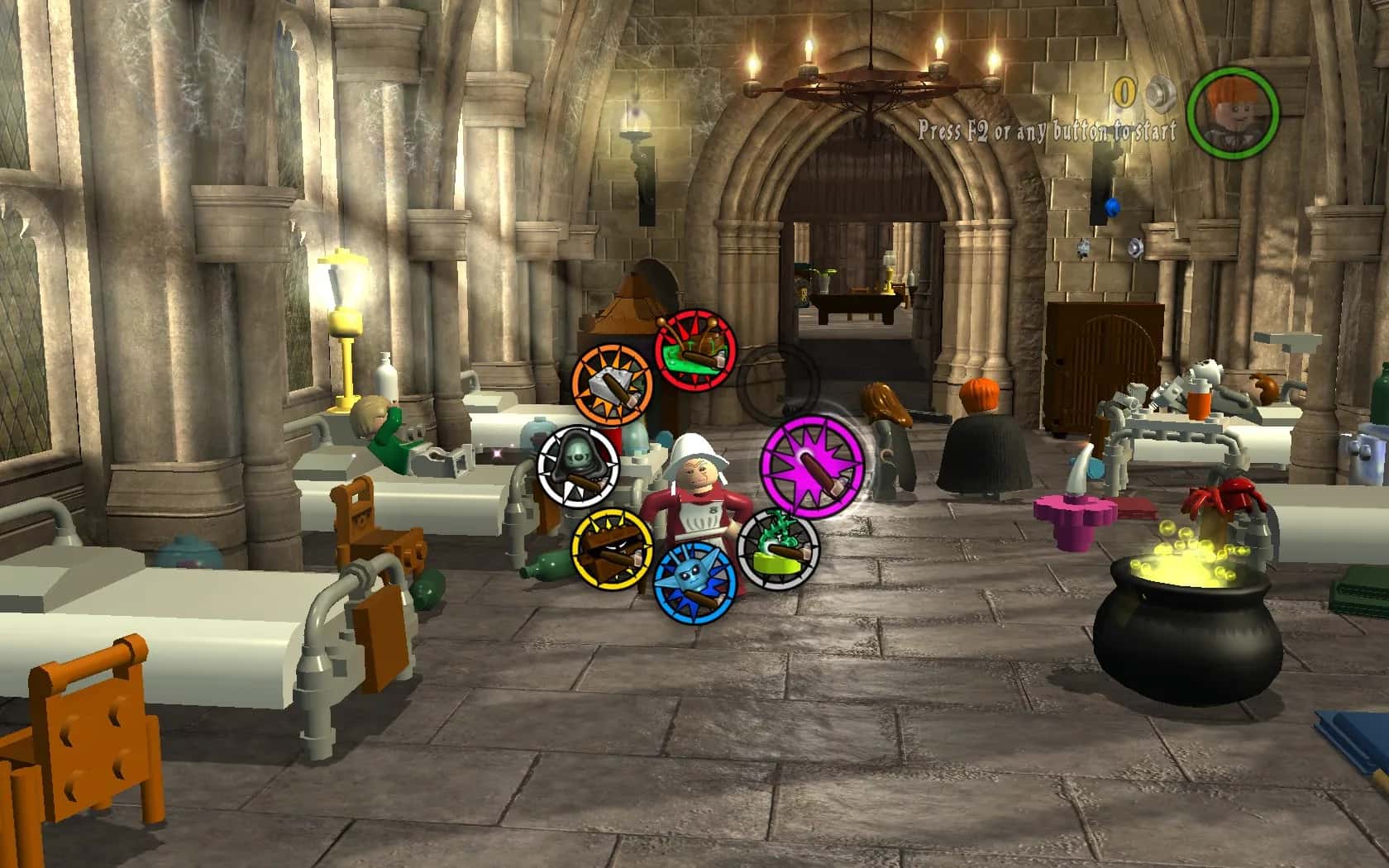Pick up the pink flower on the floor
Viewport: 1389px width, 868px height.
[1075, 517]
